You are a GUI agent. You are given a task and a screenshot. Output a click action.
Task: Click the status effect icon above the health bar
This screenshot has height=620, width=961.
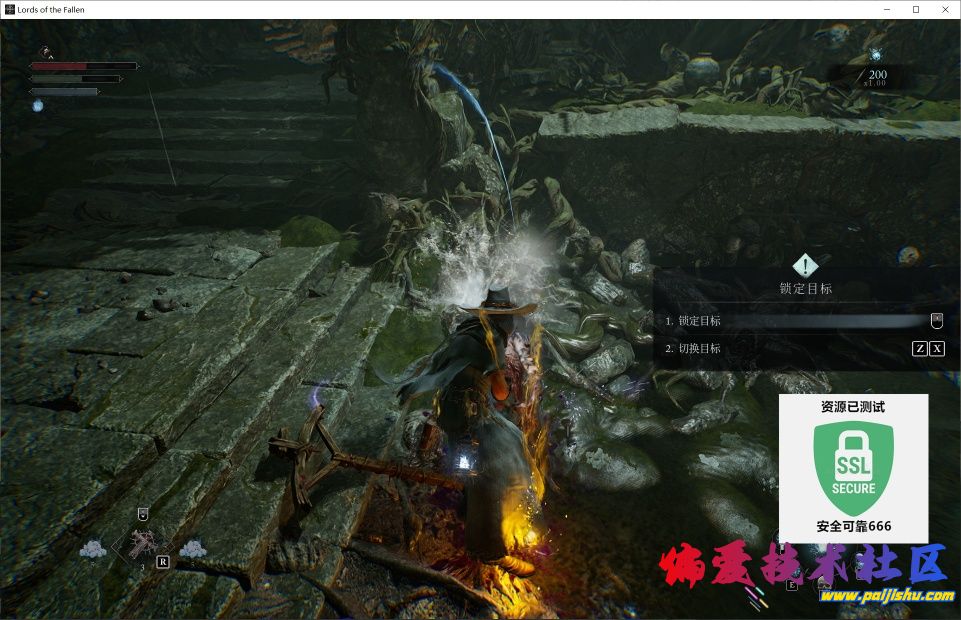[x=45, y=50]
